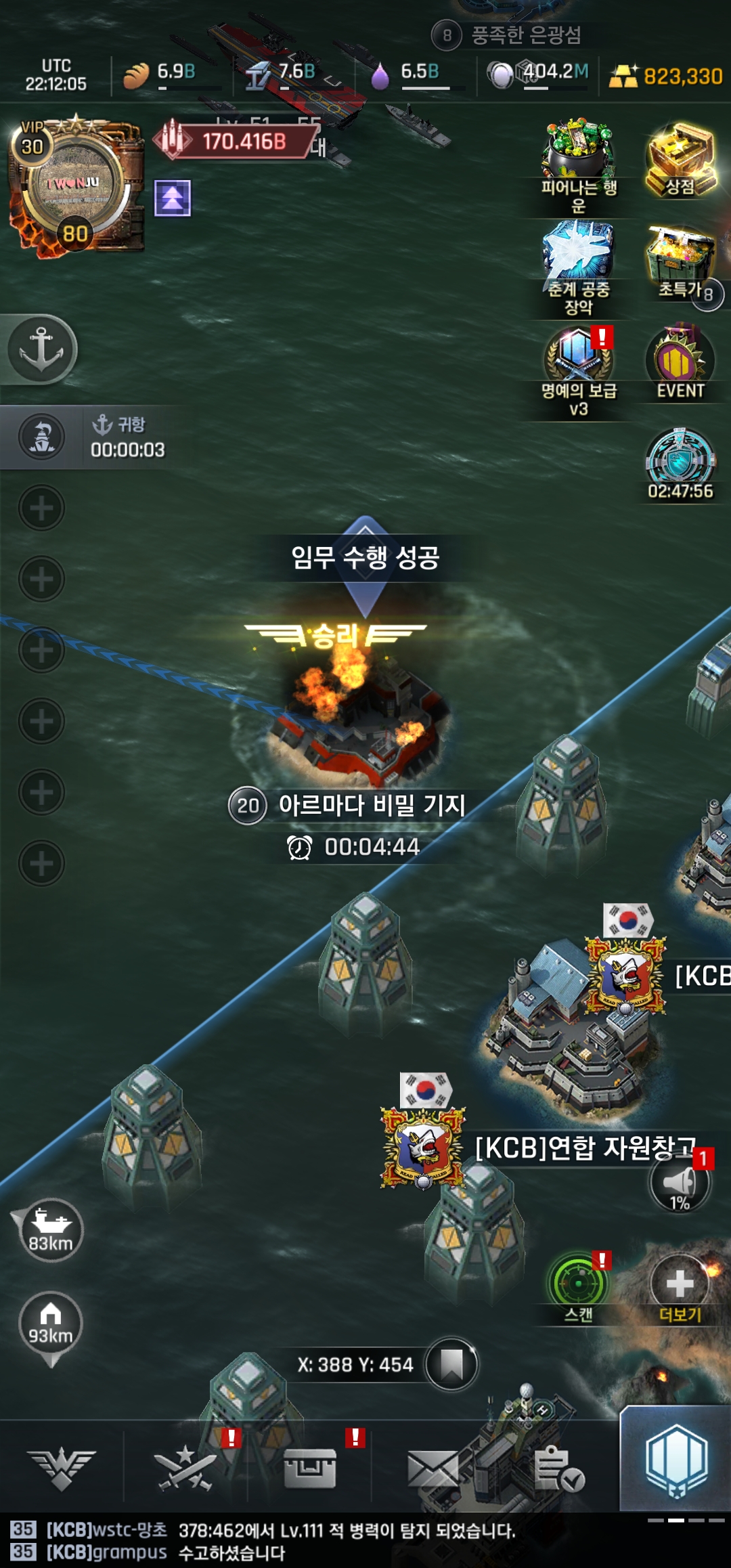Bookmark the current coordinates
Image resolution: width=731 pixels, height=1568 pixels.
(x=451, y=1364)
